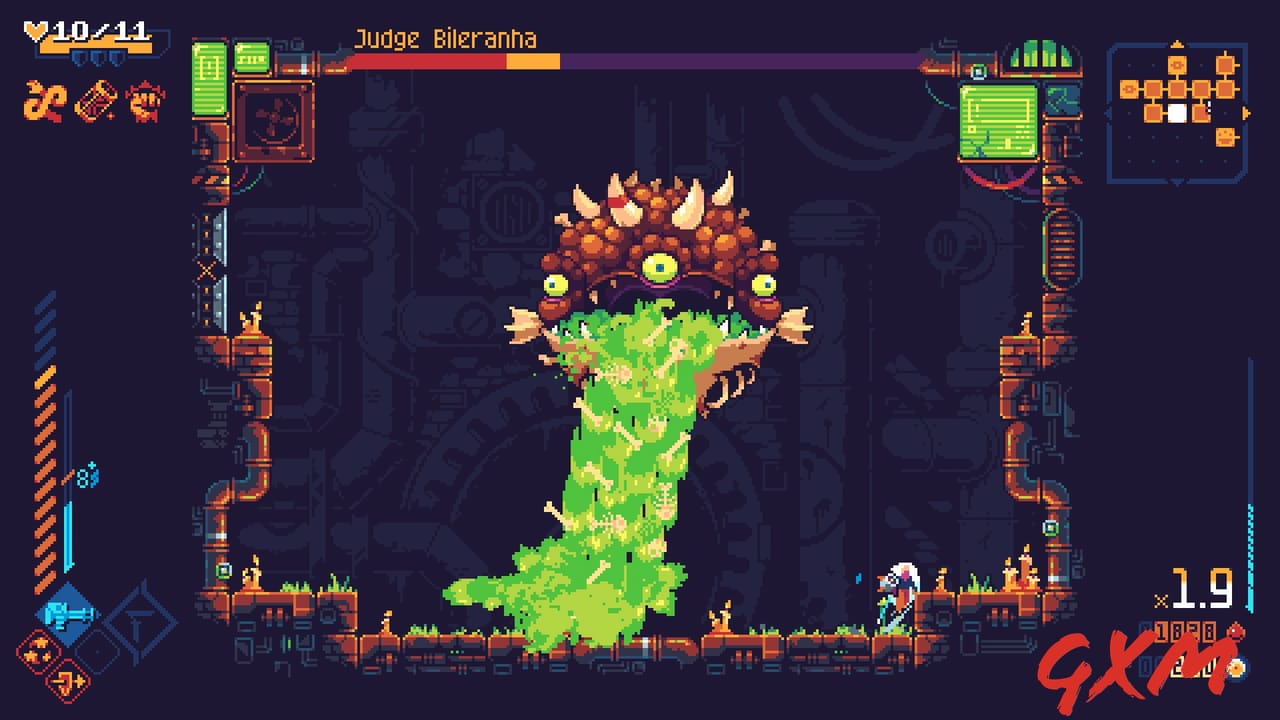Screen dimensions: 1280x720
Task: Toggle the first blue shield pip under the health bar
Action: (x=80, y=57)
